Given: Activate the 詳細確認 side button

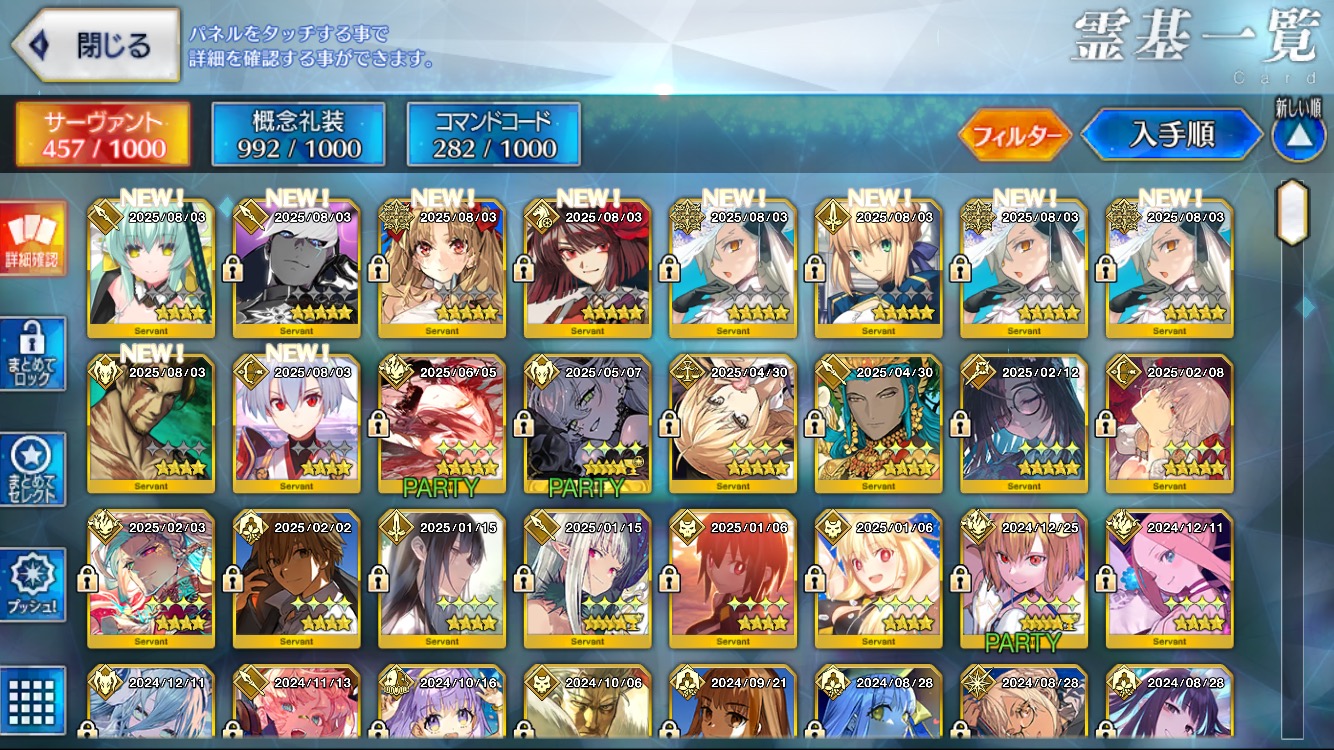Looking at the screenshot, I should pos(33,239).
